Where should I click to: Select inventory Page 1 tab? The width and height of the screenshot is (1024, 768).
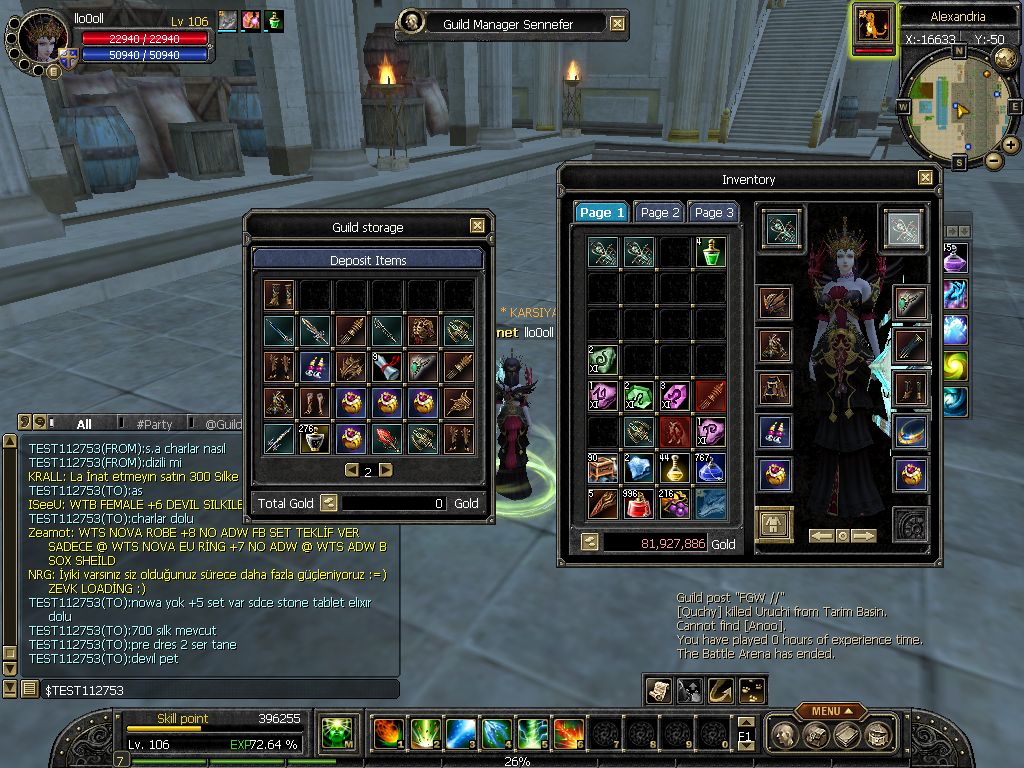pos(601,212)
